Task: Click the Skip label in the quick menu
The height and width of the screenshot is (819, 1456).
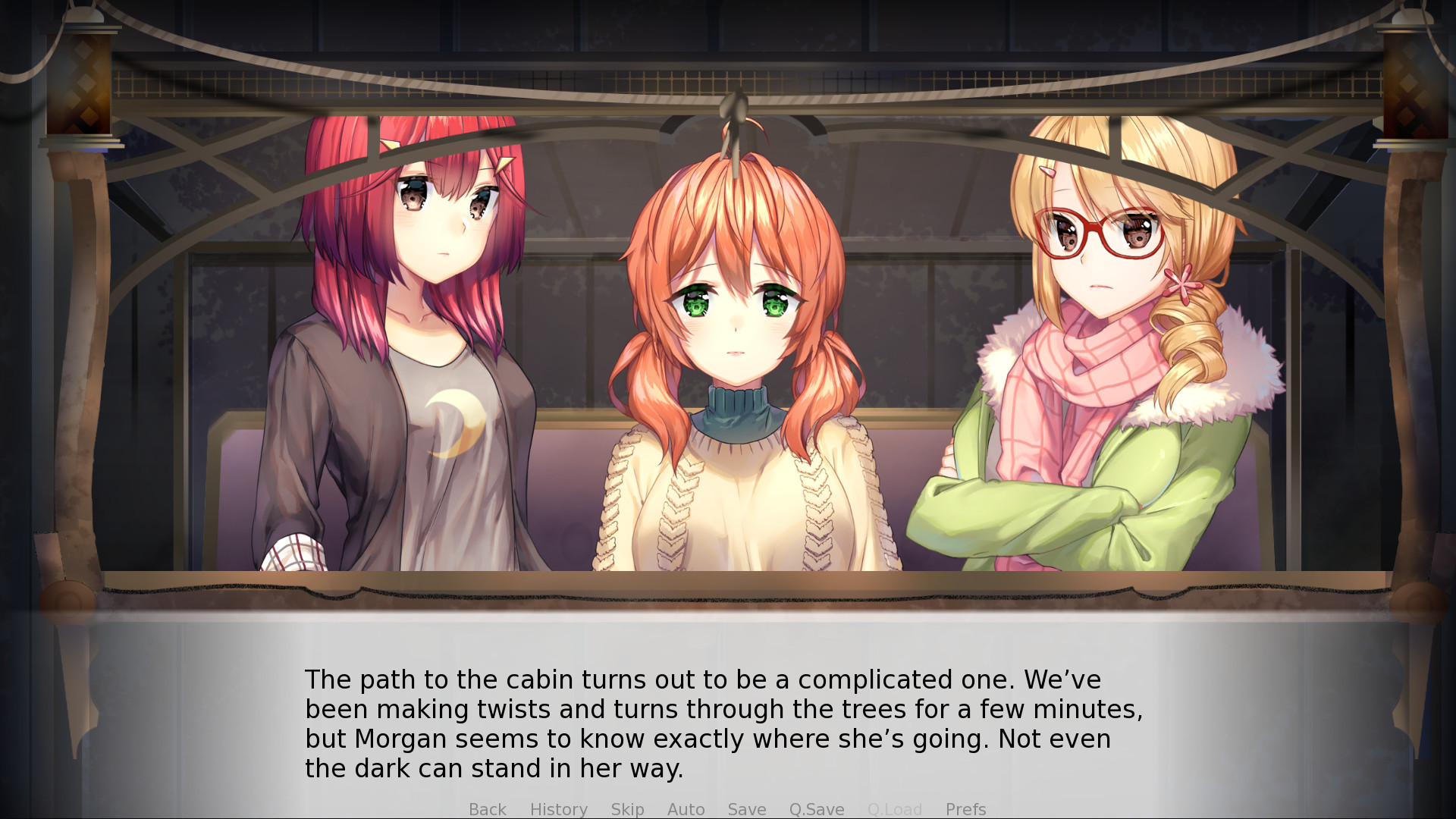Action: 626,809
